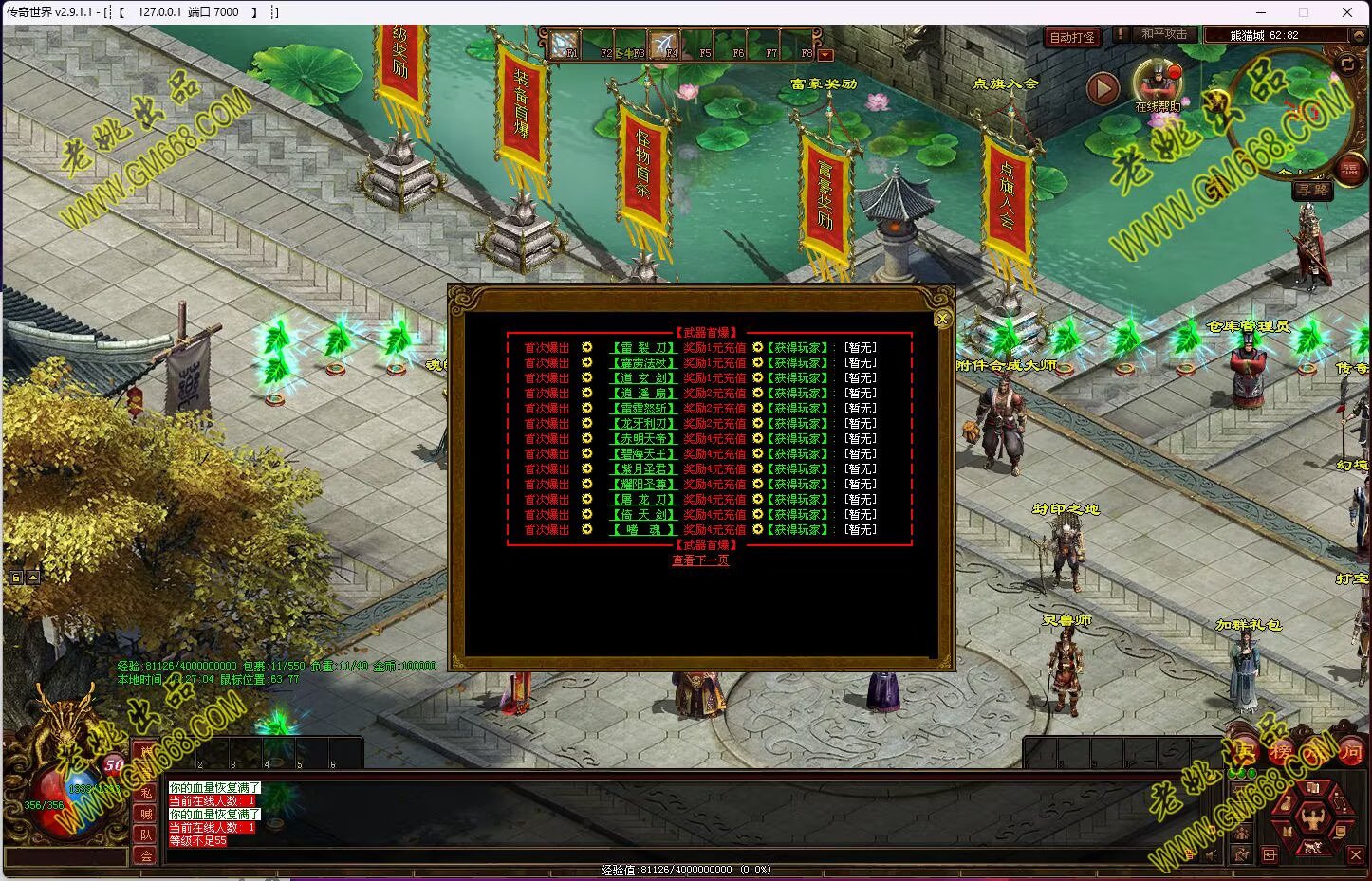Image resolution: width=1372 pixels, height=881 pixels.
Task: Click the round play arrow button
Action: pyautogui.click(x=1103, y=89)
